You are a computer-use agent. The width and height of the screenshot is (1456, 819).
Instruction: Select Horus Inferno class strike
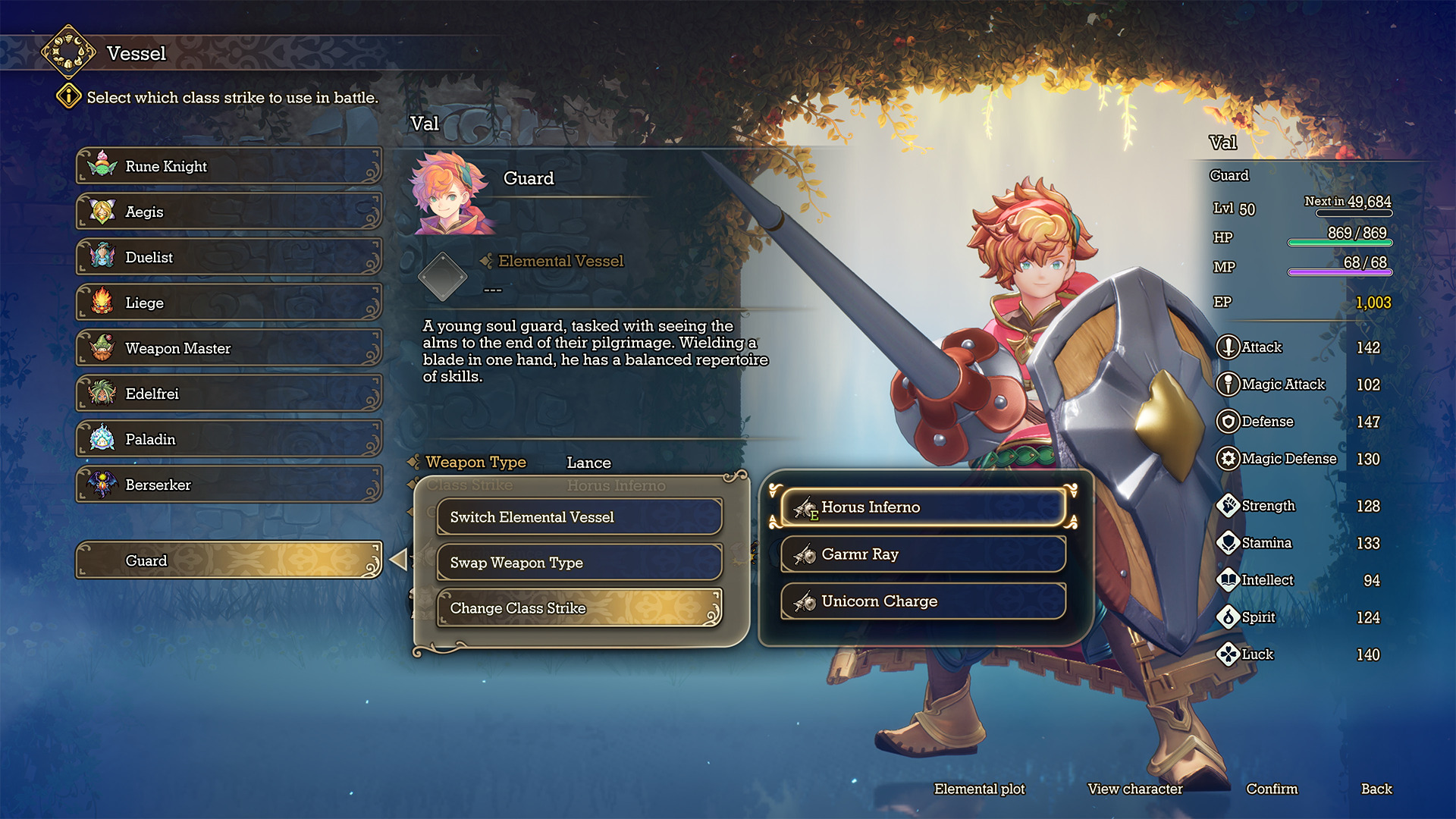click(x=923, y=507)
